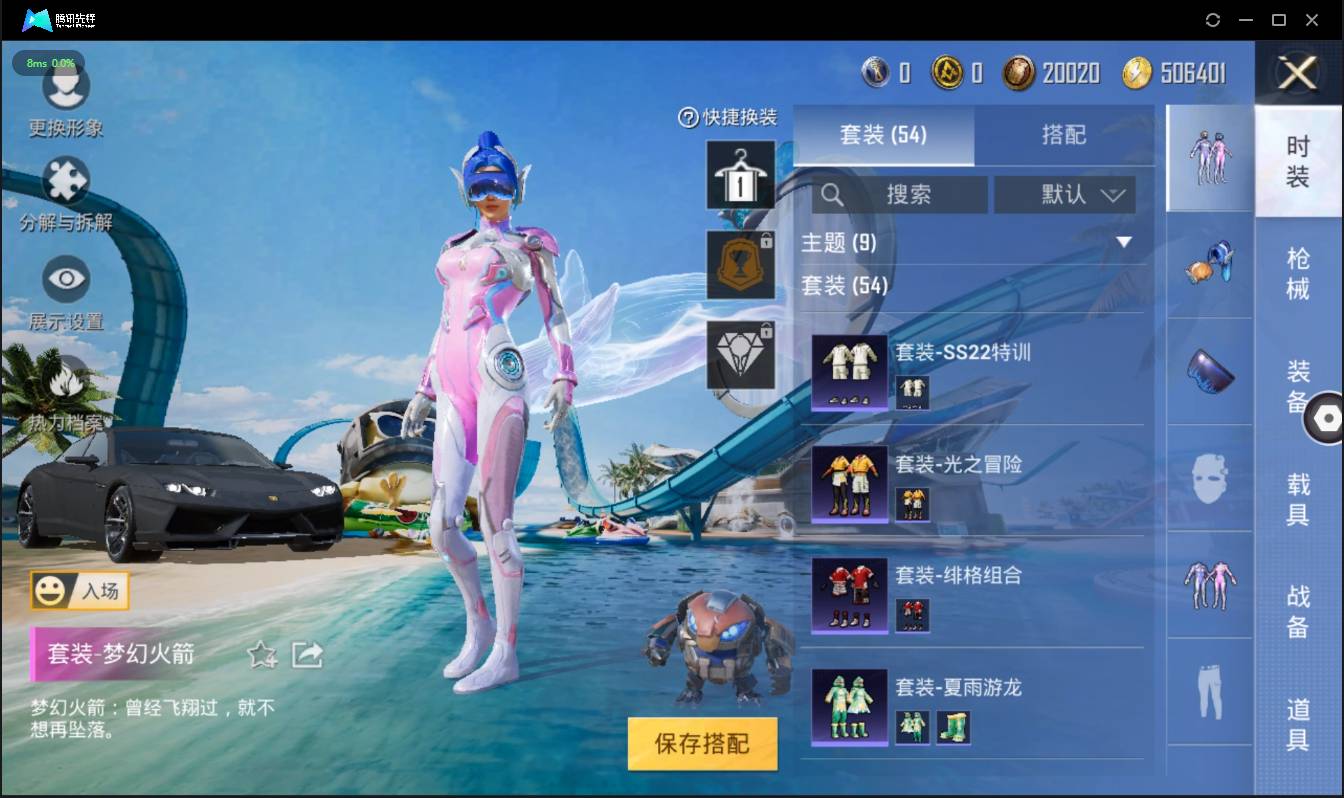This screenshot has height=798, width=1344.
Task: Open the 入场 entrance option
Action: 80,591
